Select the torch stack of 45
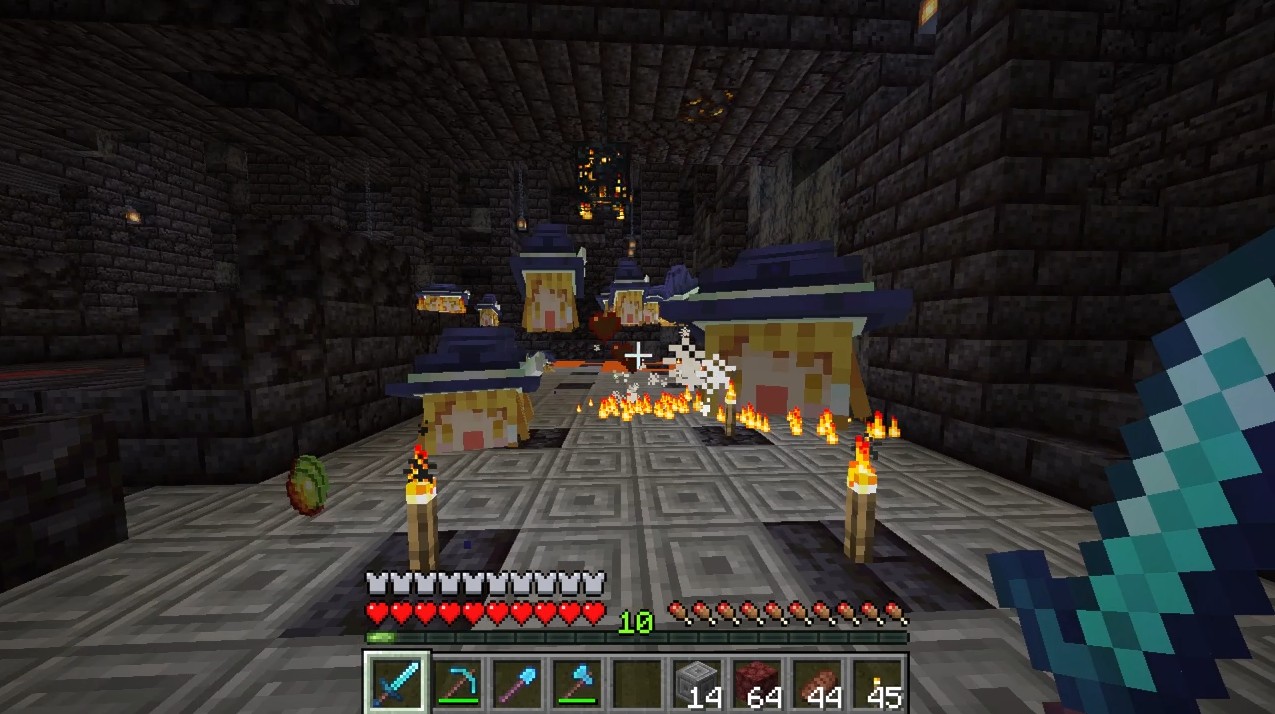 click(877, 683)
